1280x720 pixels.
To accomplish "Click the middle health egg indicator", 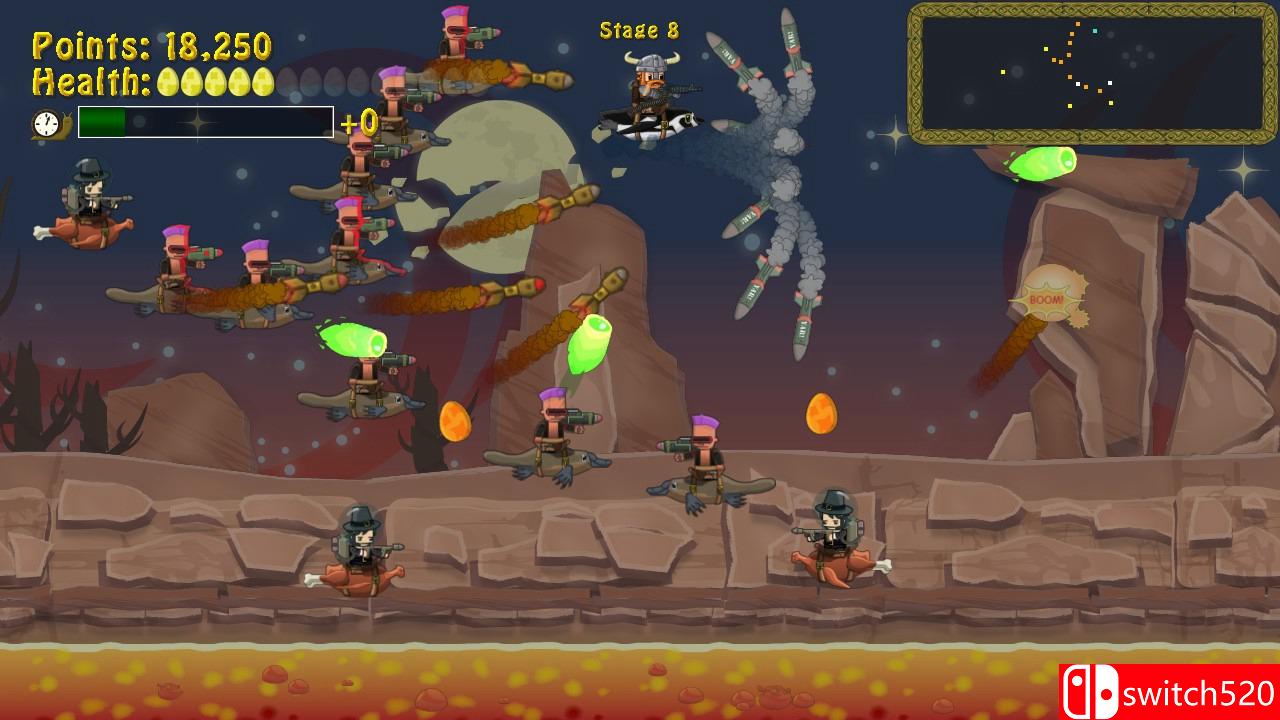I will (216, 81).
